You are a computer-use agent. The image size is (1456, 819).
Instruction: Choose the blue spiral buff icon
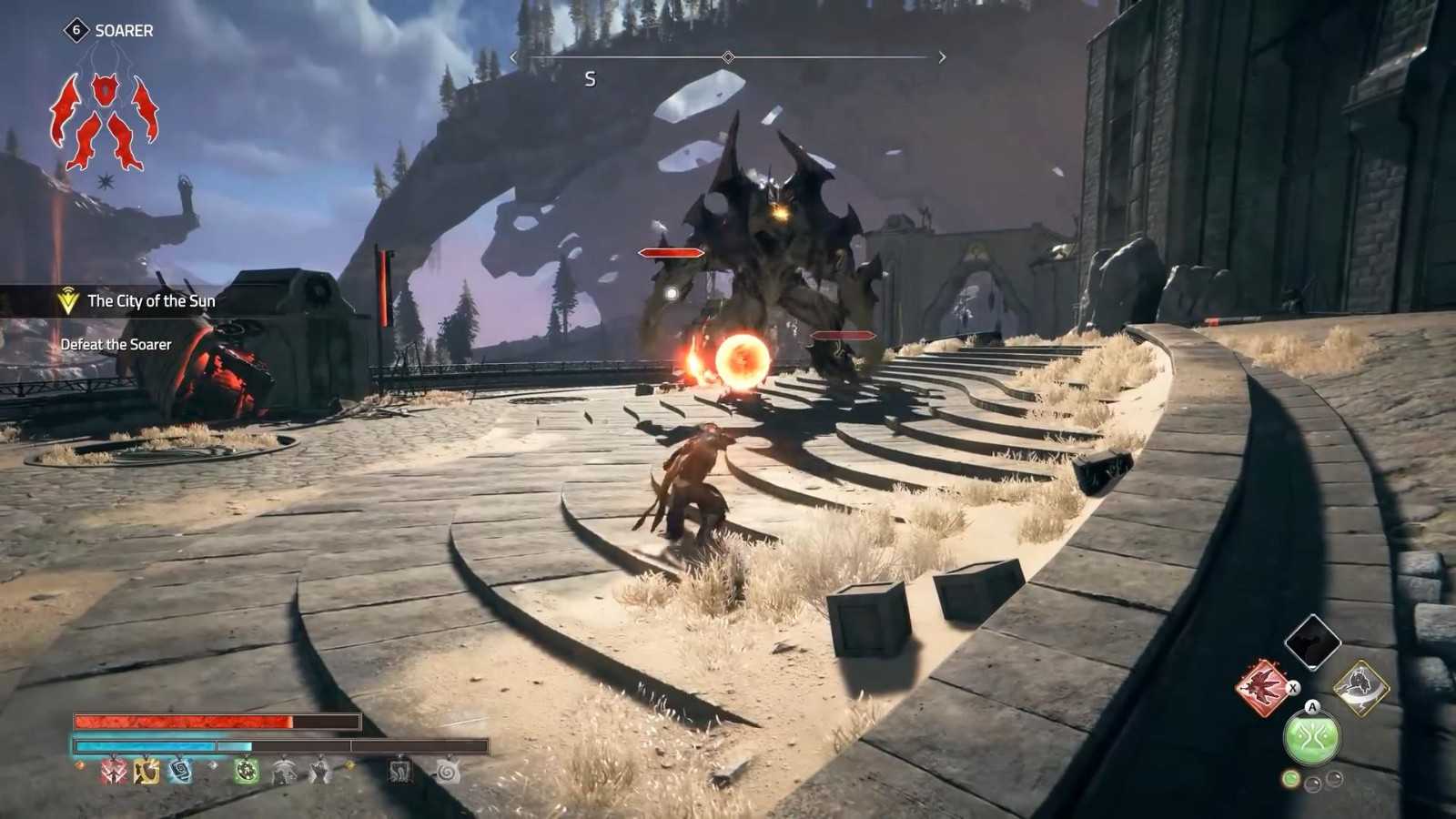(x=180, y=771)
